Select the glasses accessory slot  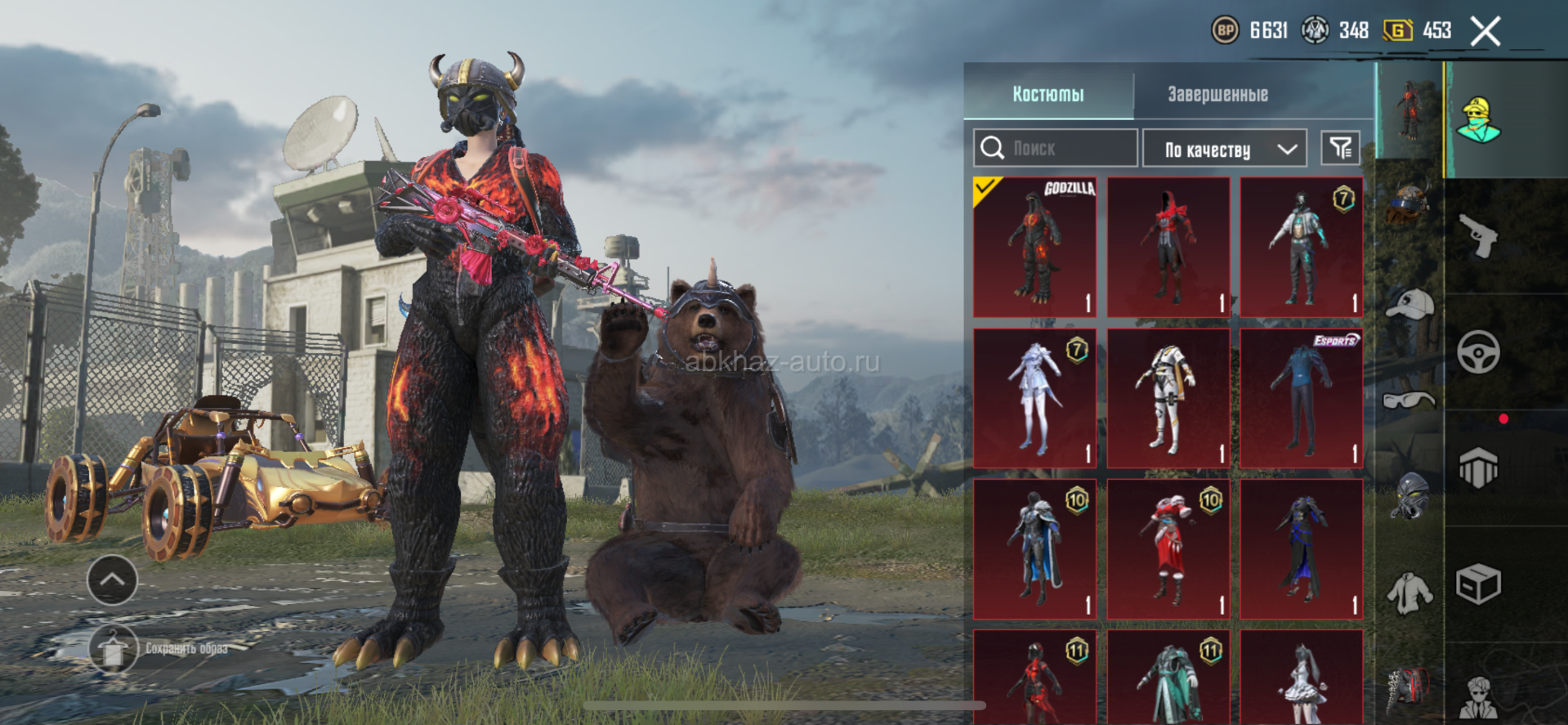pos(1409,401)
